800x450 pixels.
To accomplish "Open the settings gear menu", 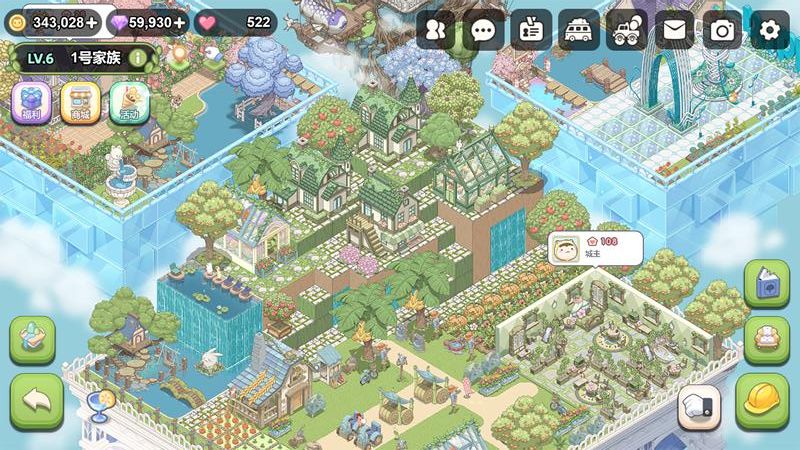I will pos(769,30).
